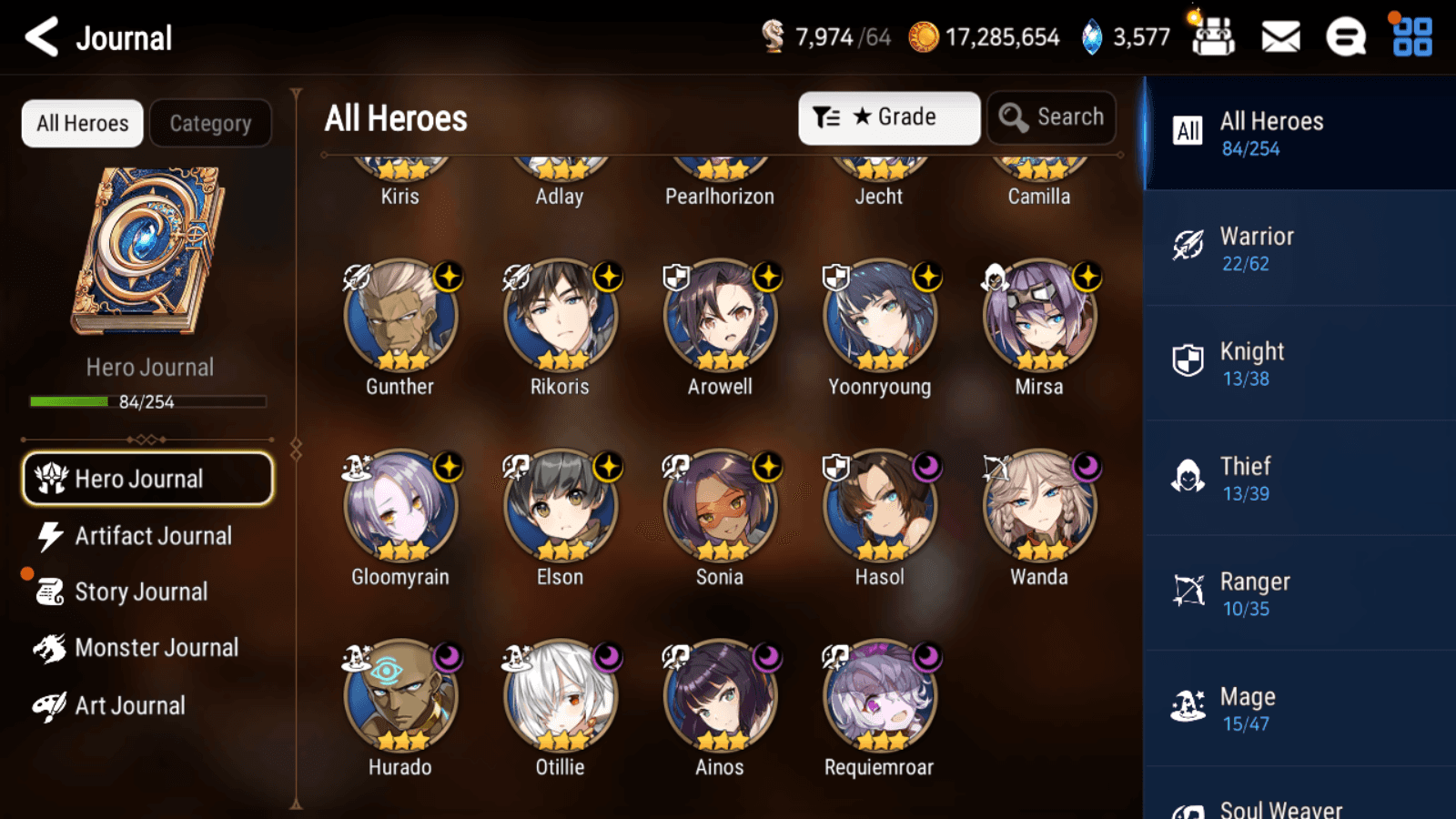This screenshot has width=1456, height=819.
Task: Open the four-square main menu icon
Action: (x=1412, y=37)
